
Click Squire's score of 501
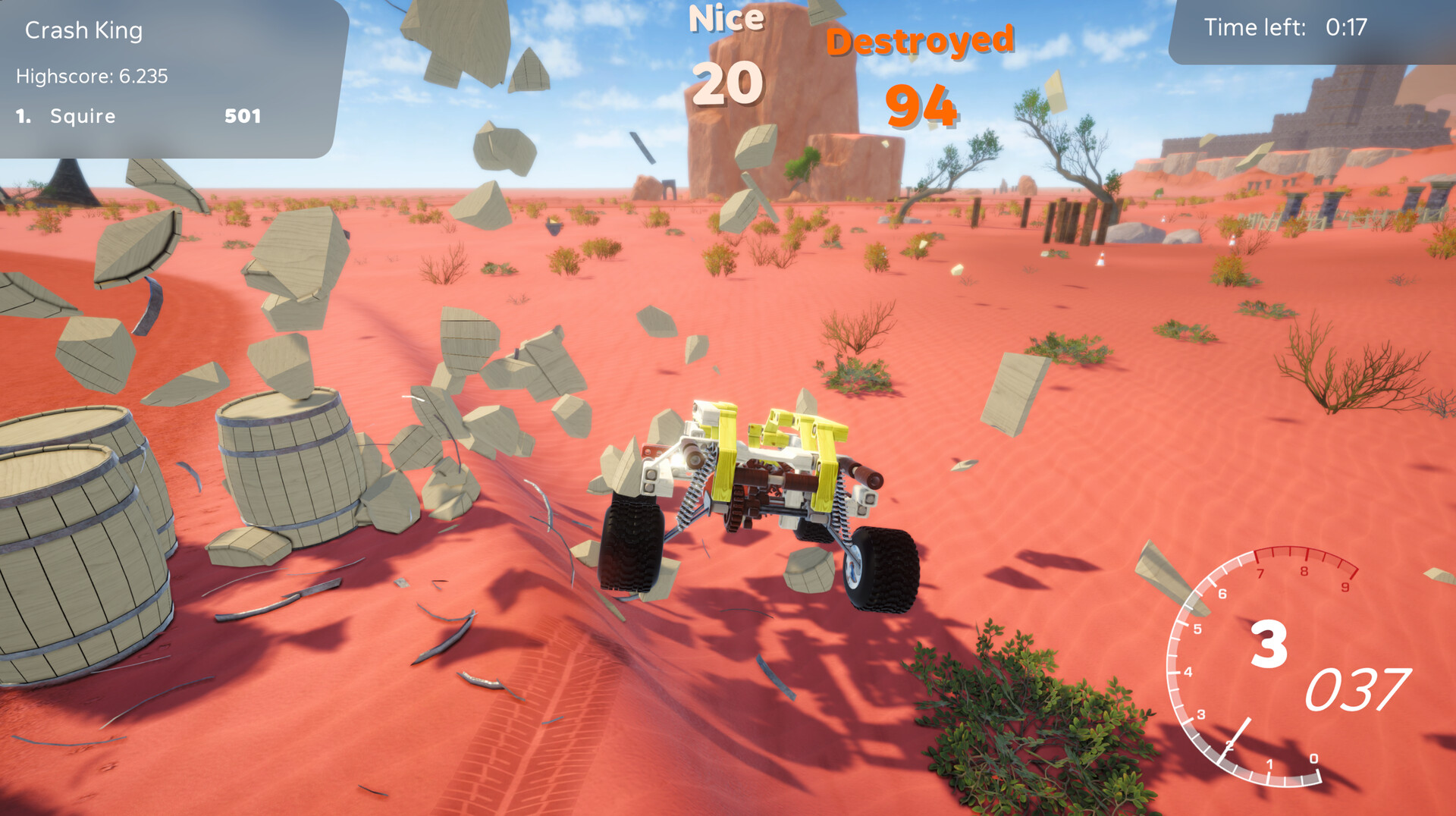point(242,116)
